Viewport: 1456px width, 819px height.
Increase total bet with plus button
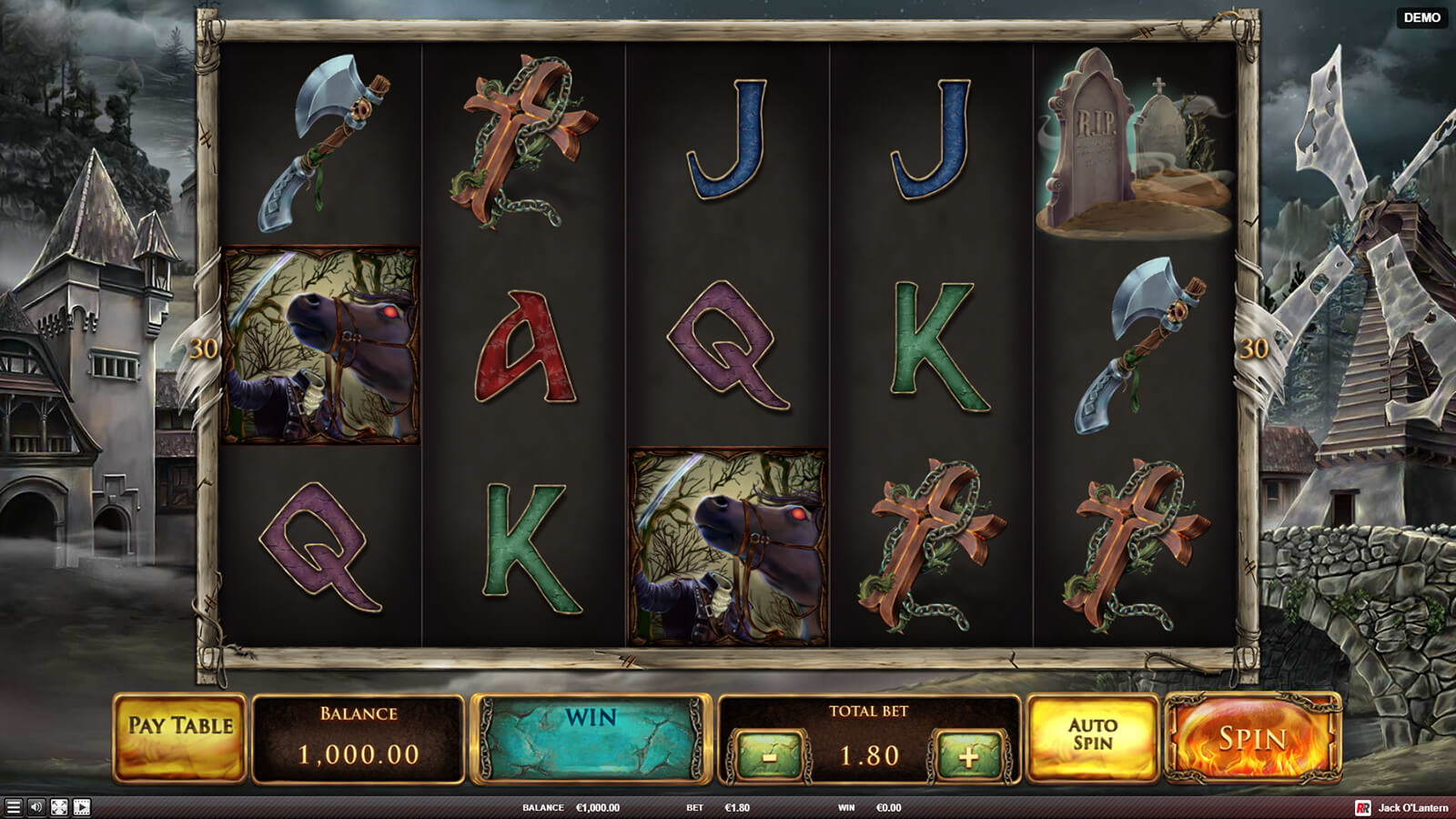tap(967, 755)
